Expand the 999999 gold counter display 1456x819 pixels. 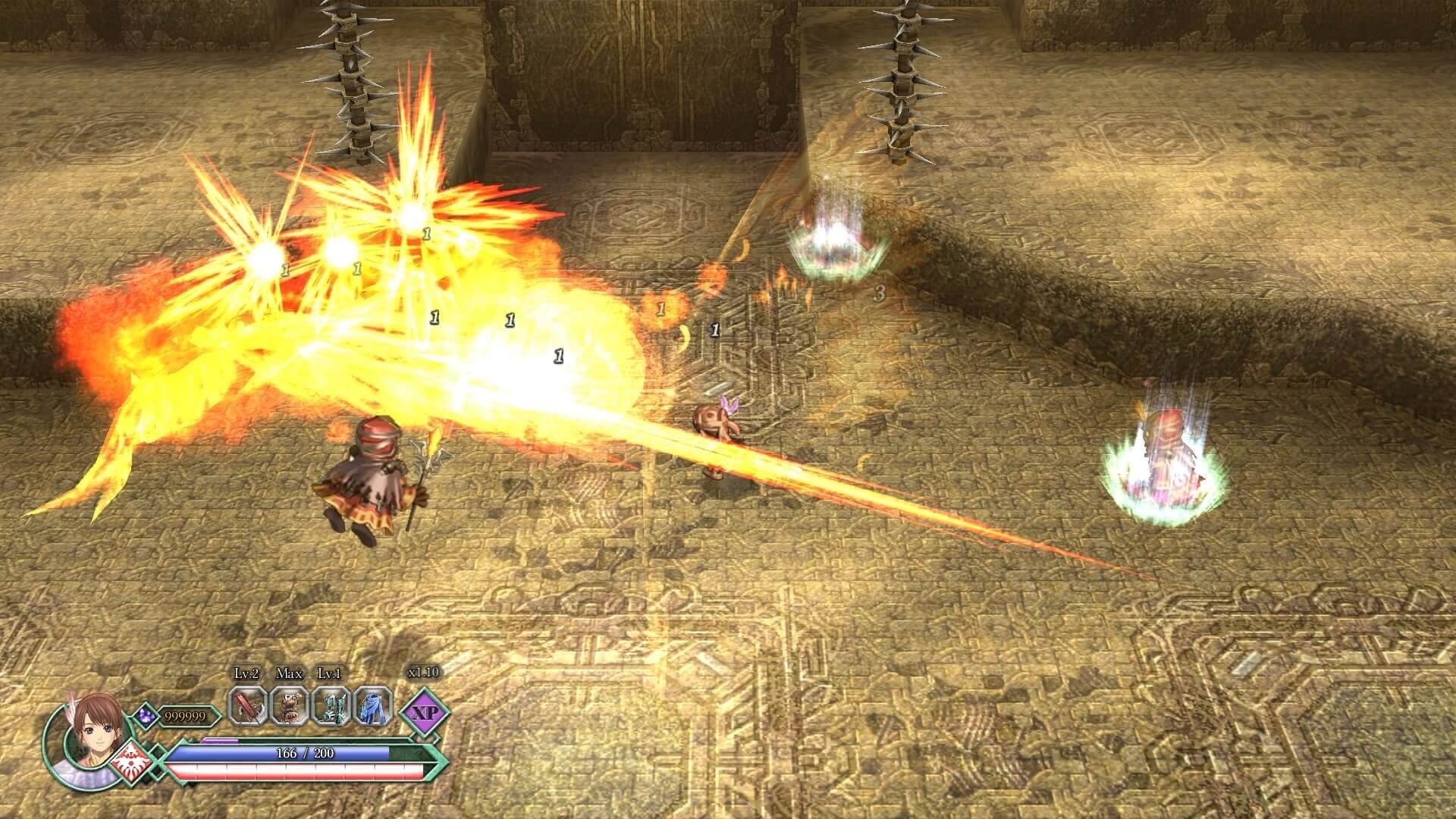pos(184,717)
